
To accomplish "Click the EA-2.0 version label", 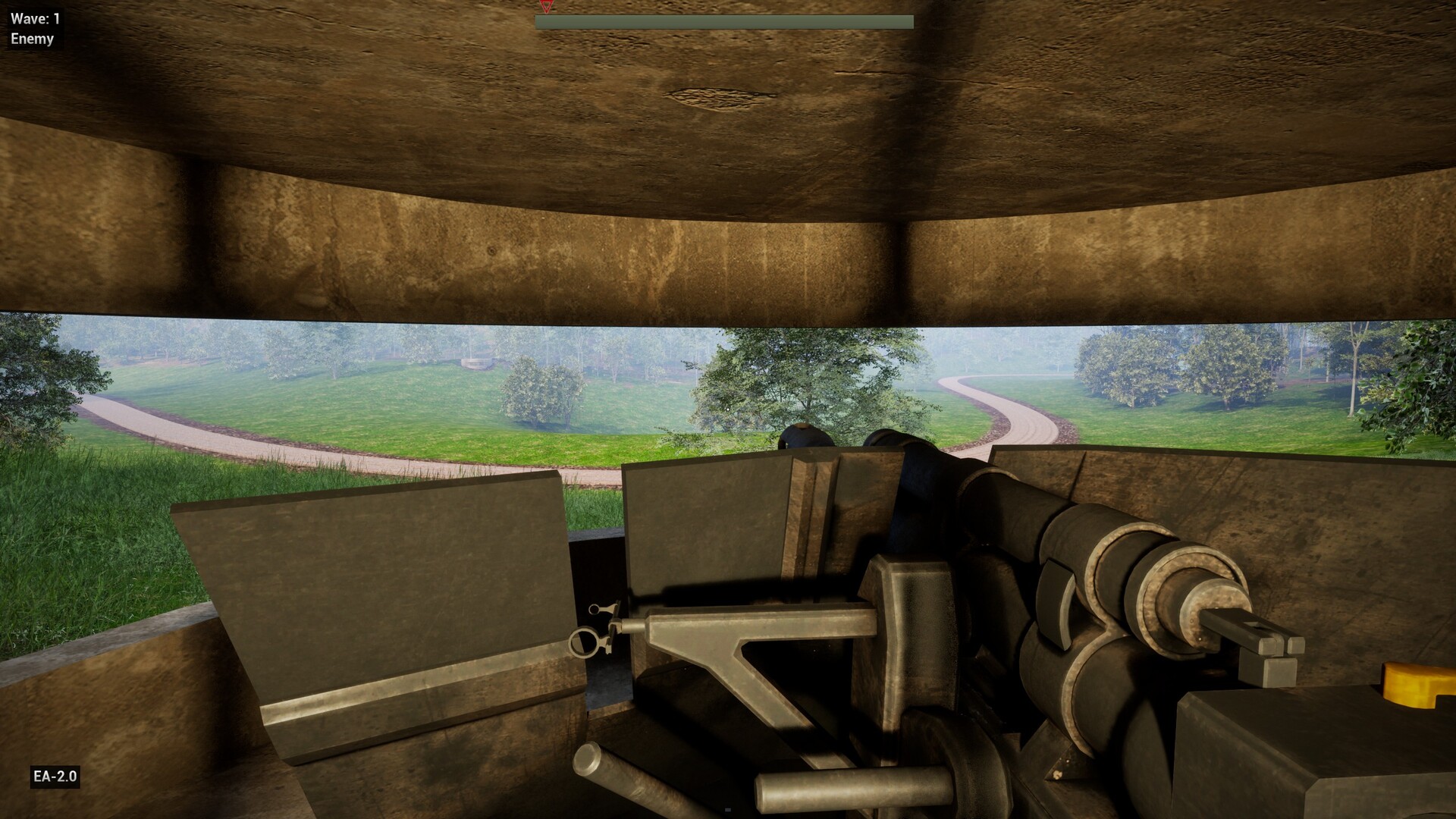I will [x=55, y=776].
